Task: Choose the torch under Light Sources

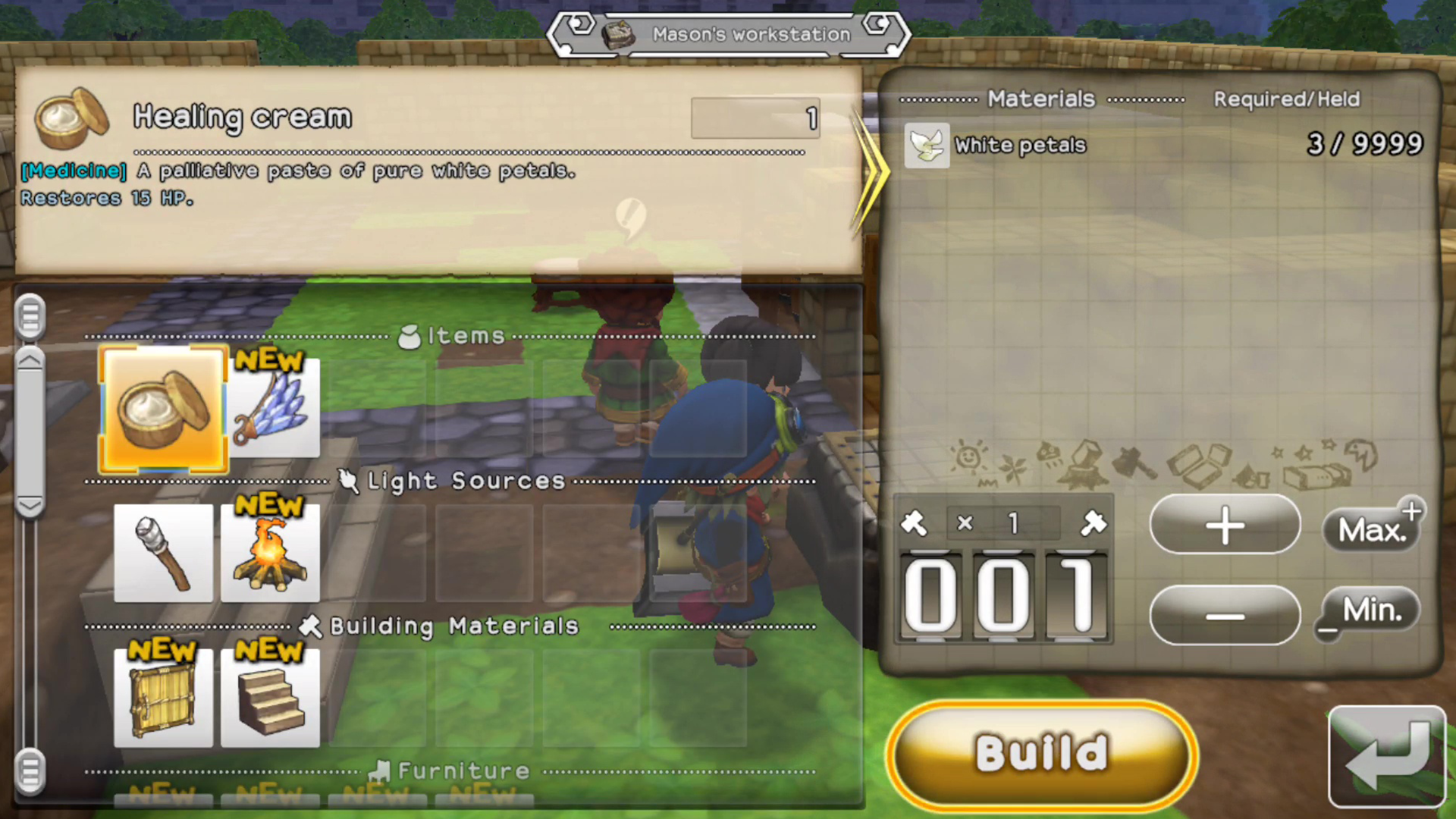Action: 162,552
